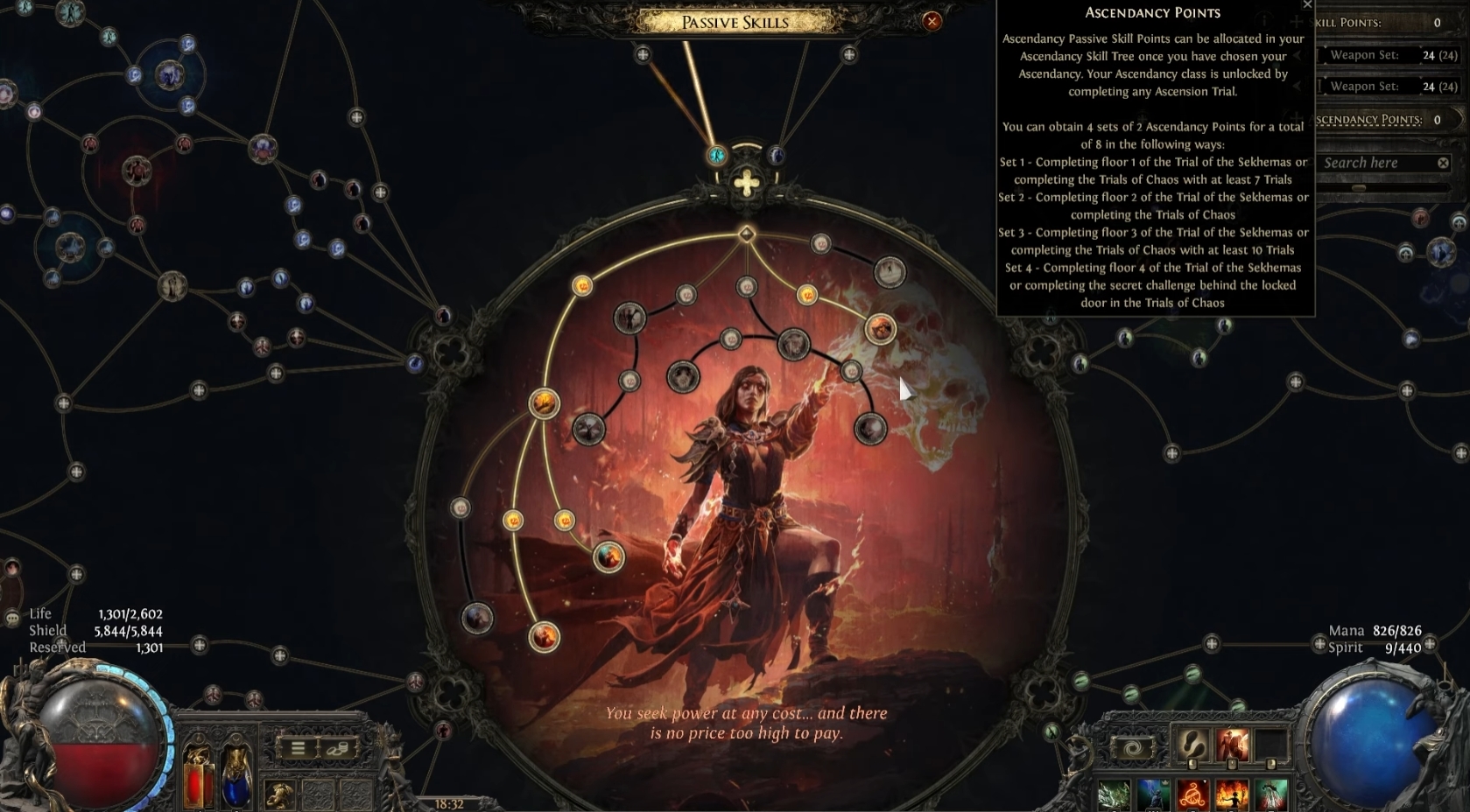This screenshot has height=812, width=1470.
Task: Activate the green shards skill
Action: pos(1115,795)
